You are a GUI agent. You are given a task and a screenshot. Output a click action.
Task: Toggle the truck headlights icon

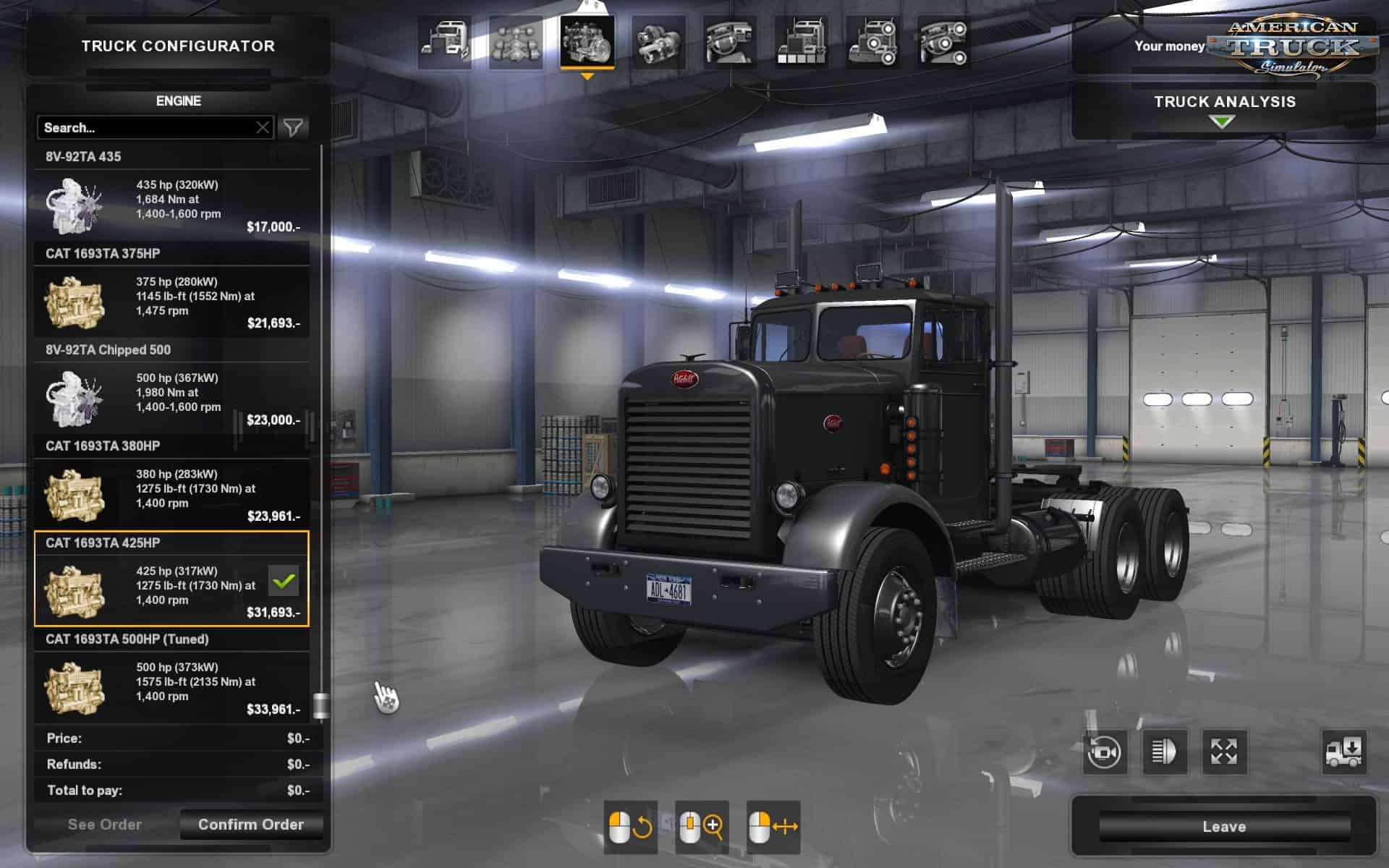pos(1164,752)
